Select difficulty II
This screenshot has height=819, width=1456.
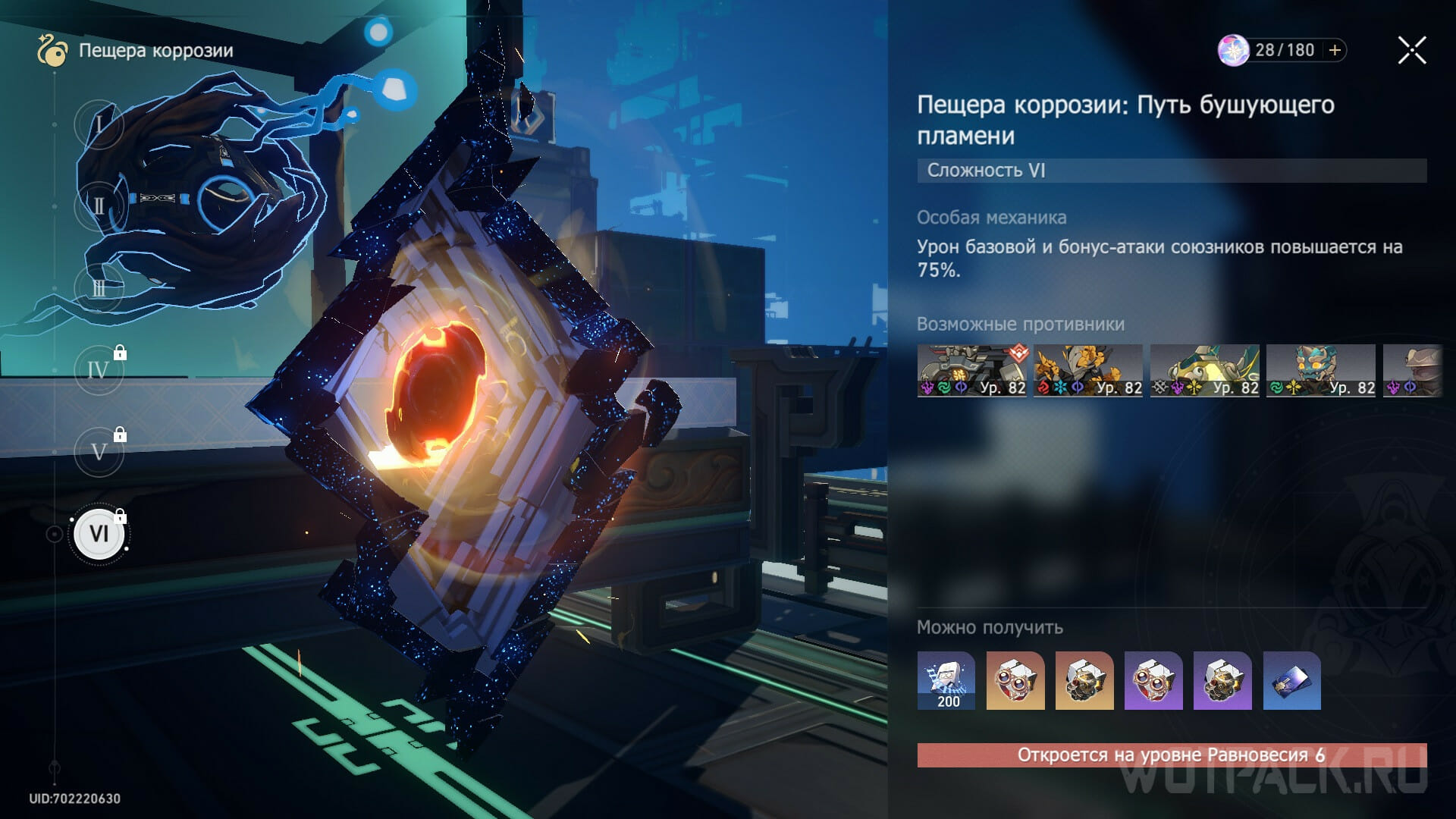tap(99, 206)
